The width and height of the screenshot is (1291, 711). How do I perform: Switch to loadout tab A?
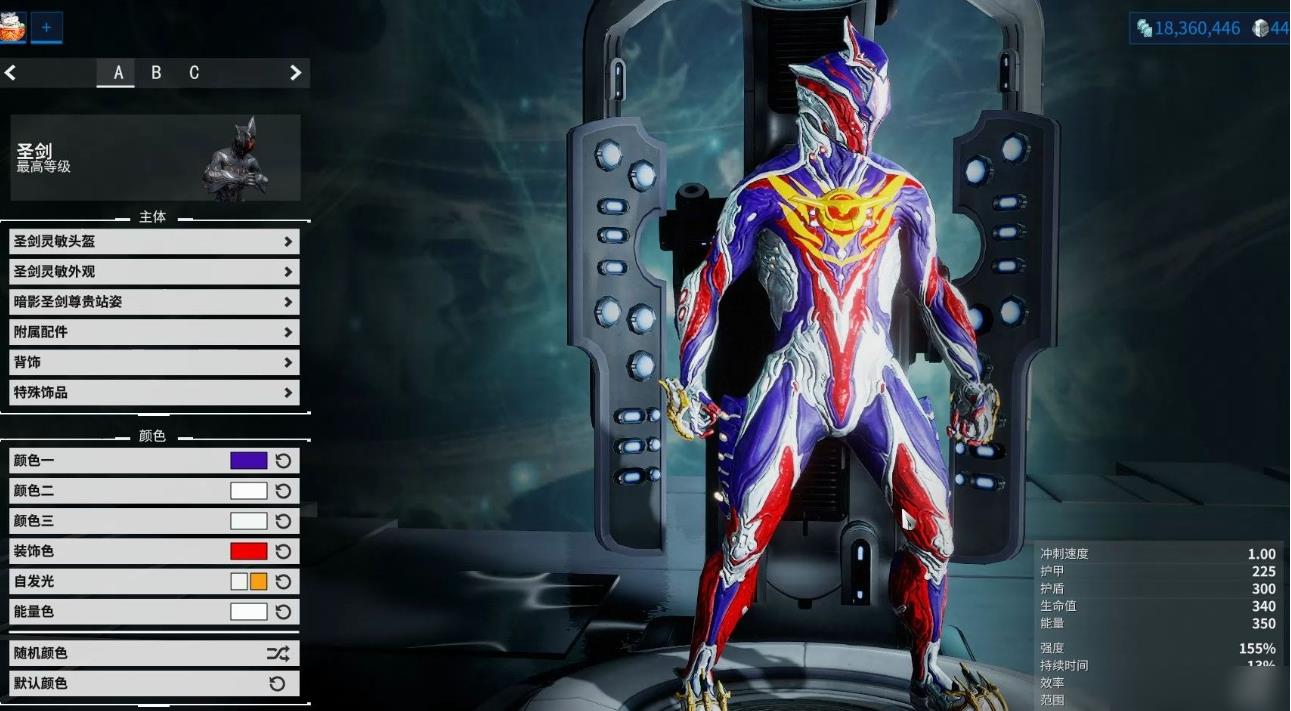tap(117, 73)
